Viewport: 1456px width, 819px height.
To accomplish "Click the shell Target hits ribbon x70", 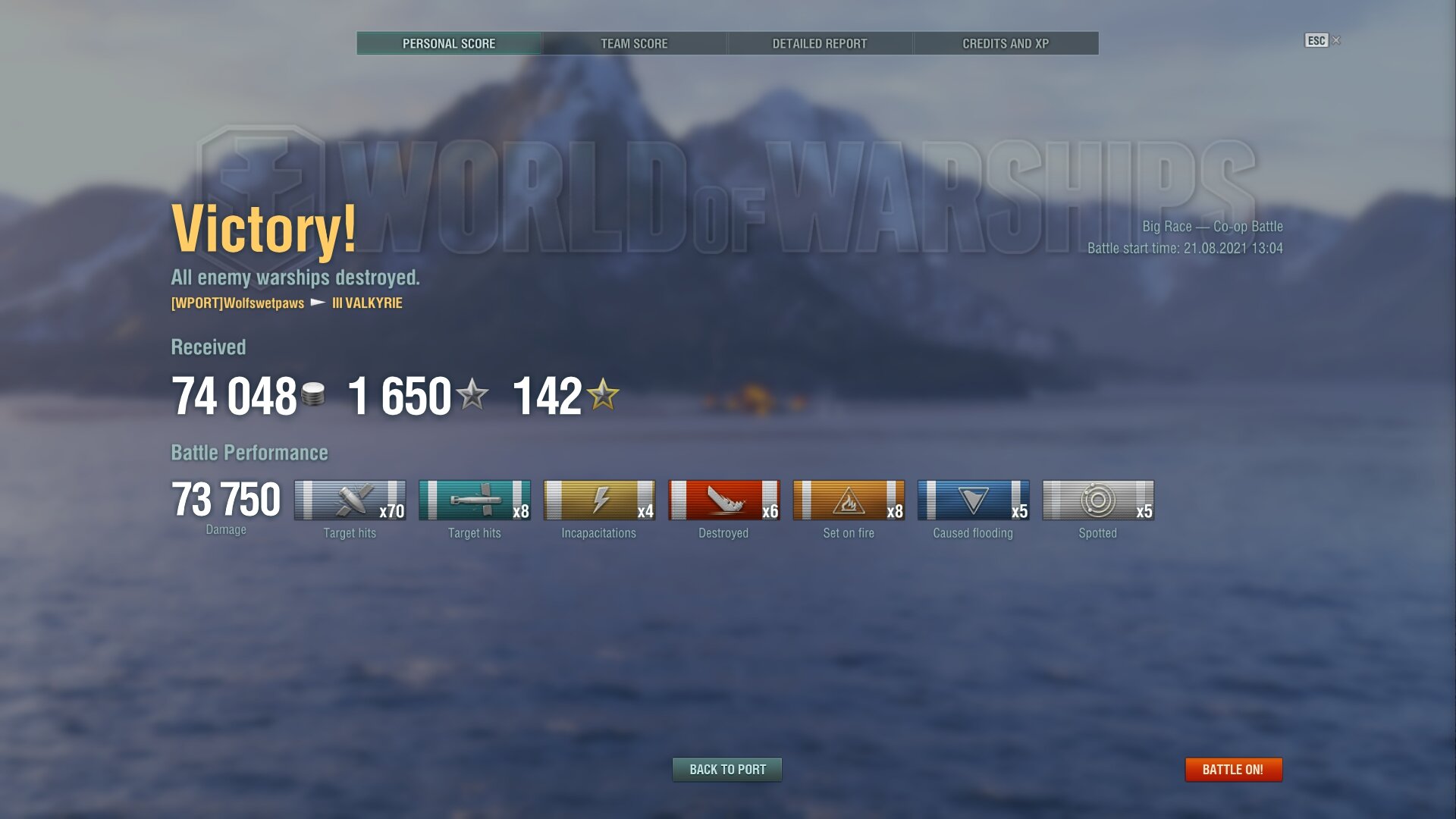I will [x=350, y=500].
